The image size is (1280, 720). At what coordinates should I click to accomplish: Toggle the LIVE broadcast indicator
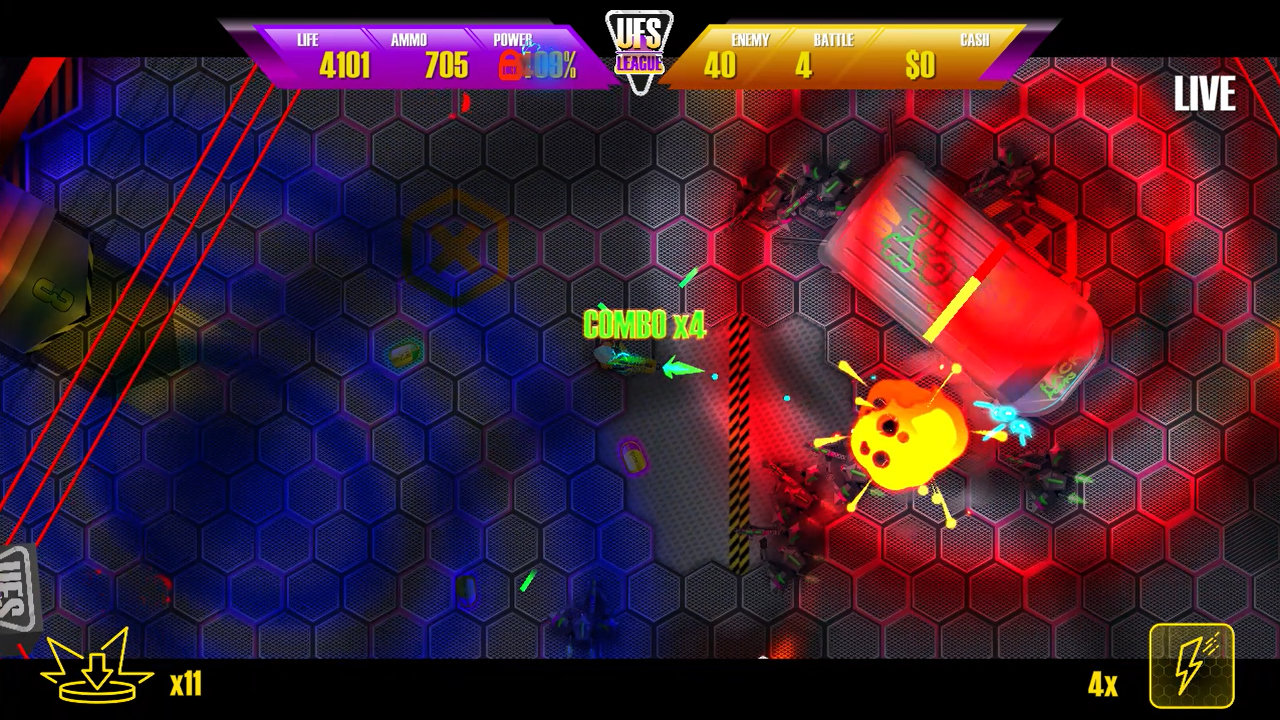click(1205, 96)
